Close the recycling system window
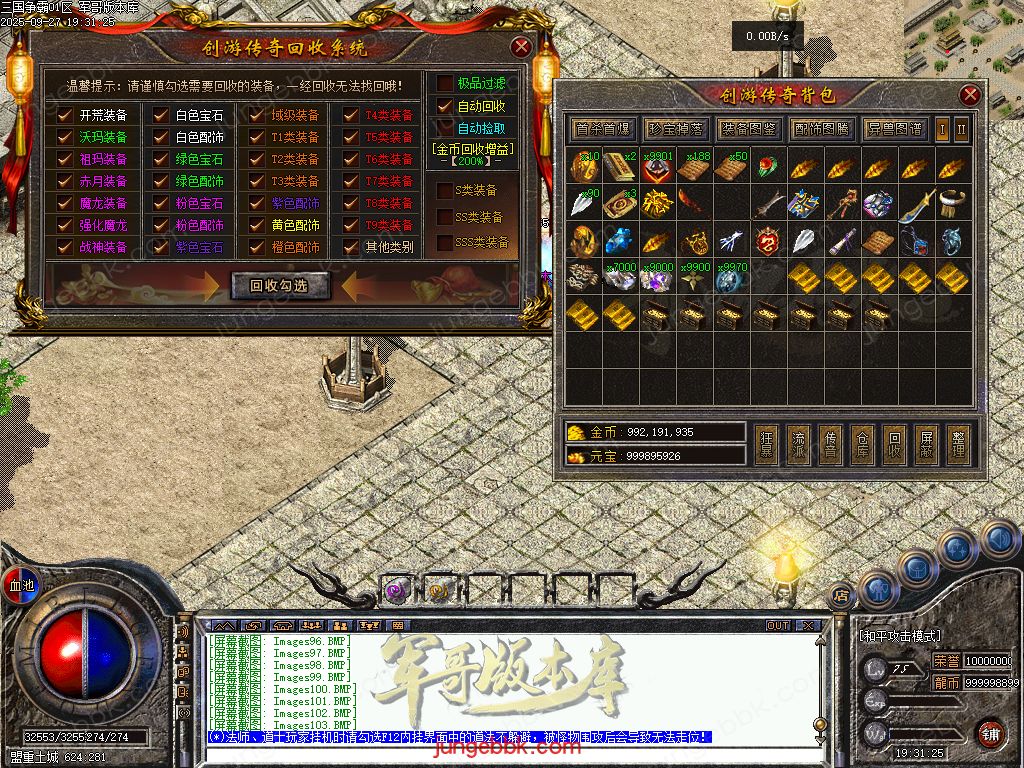1024x768 pixels. [520, 47]
